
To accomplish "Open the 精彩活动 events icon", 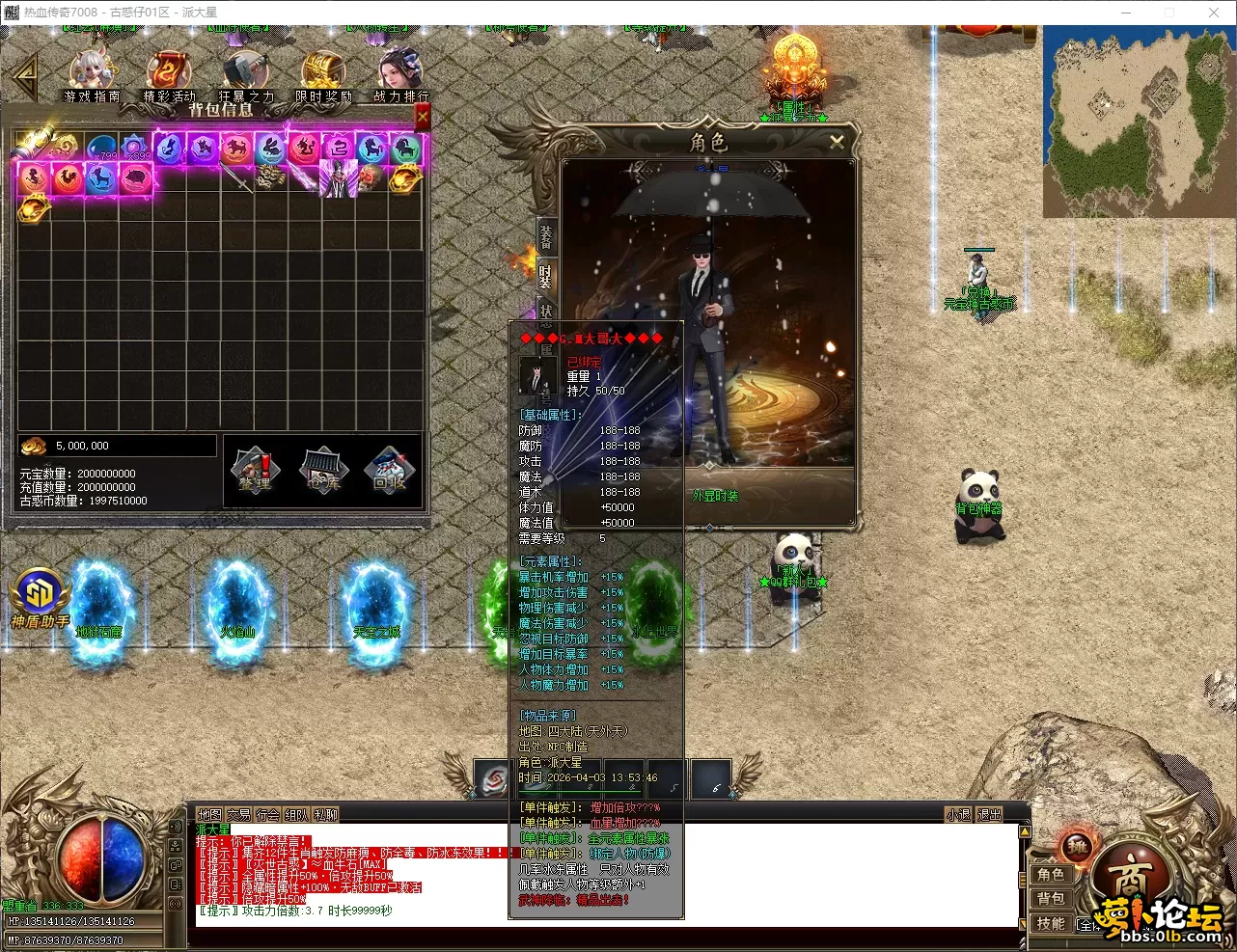I will (169, 75).
